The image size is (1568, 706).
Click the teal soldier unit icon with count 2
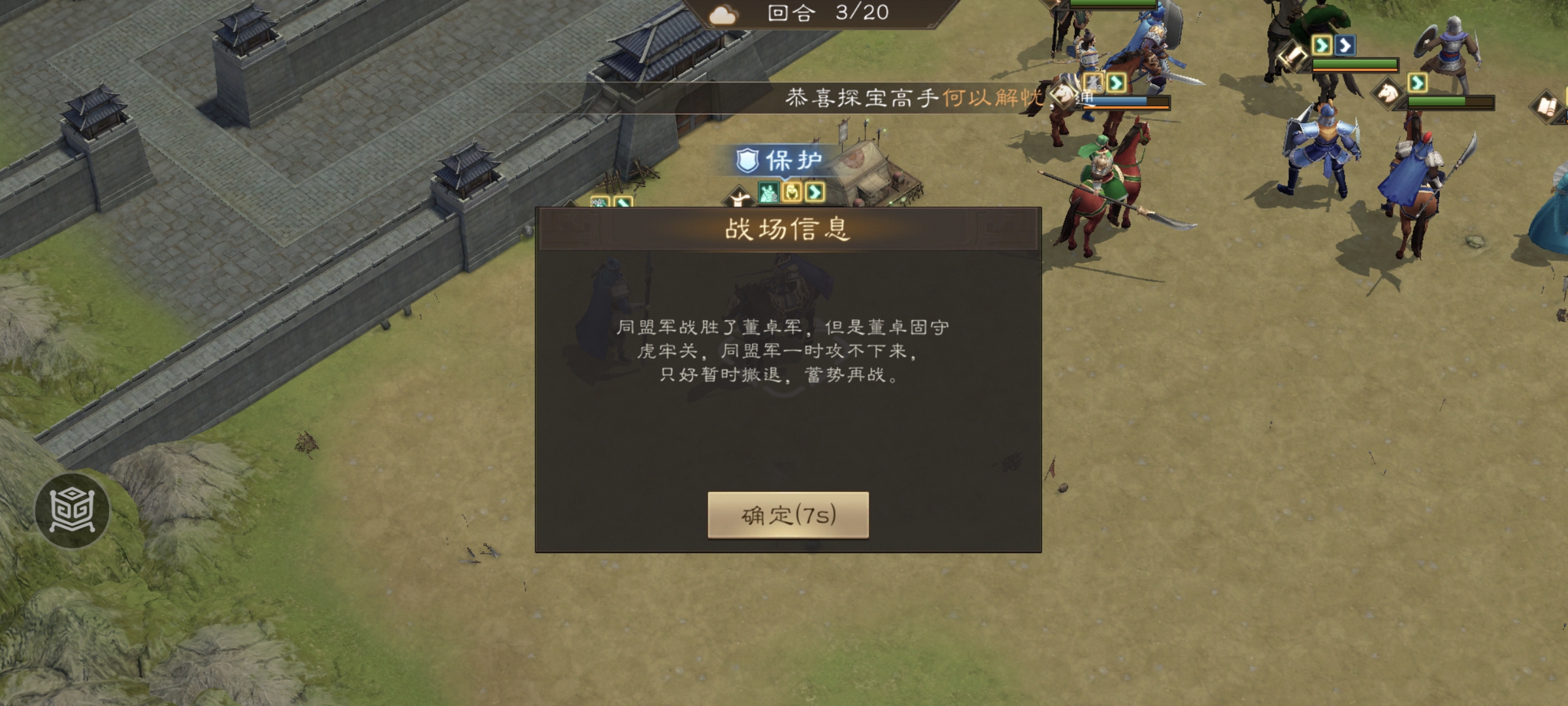pos(769,194)
